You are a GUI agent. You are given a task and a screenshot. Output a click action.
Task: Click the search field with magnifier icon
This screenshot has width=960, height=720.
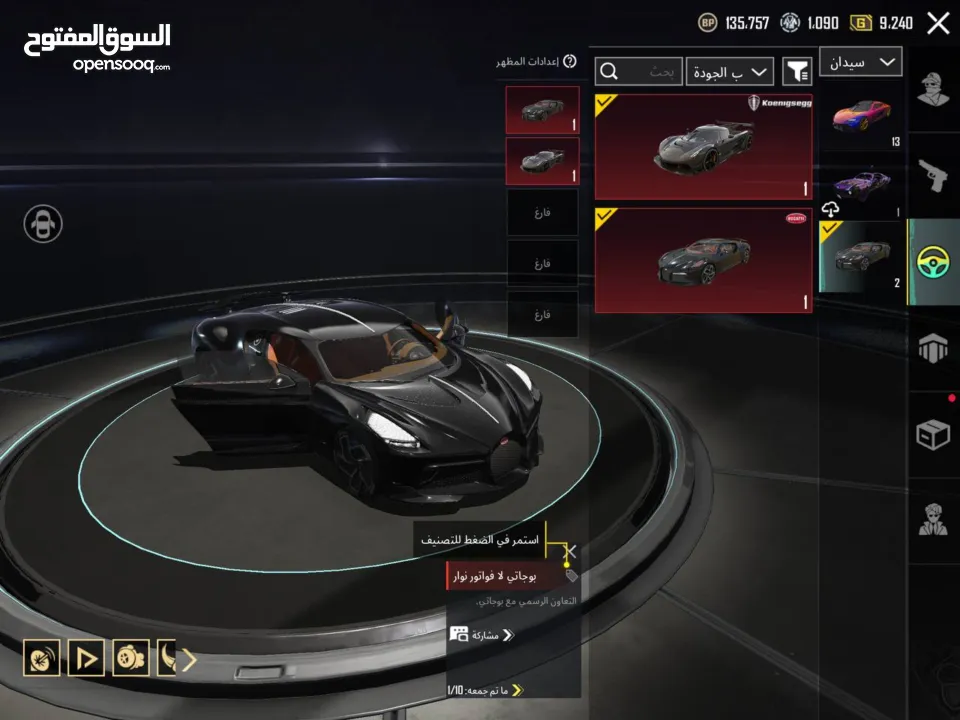(x=639, y=71)
